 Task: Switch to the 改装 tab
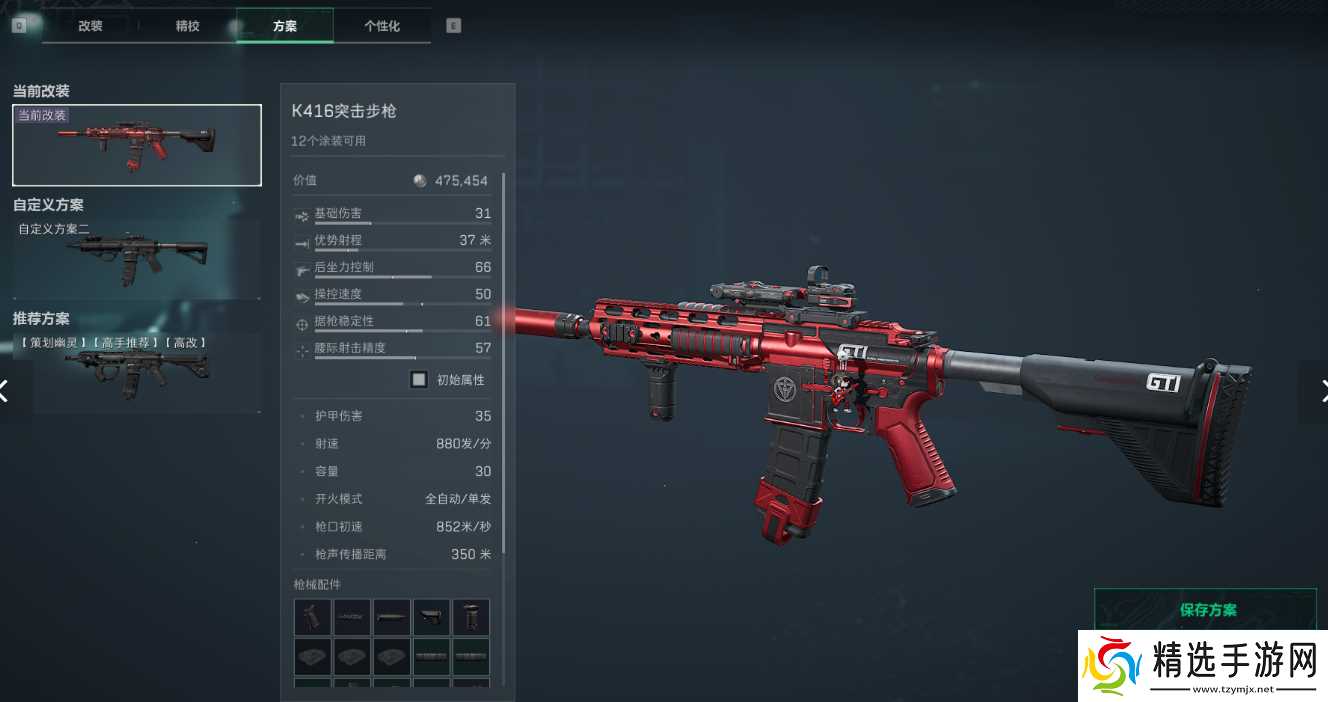point(90,26)
